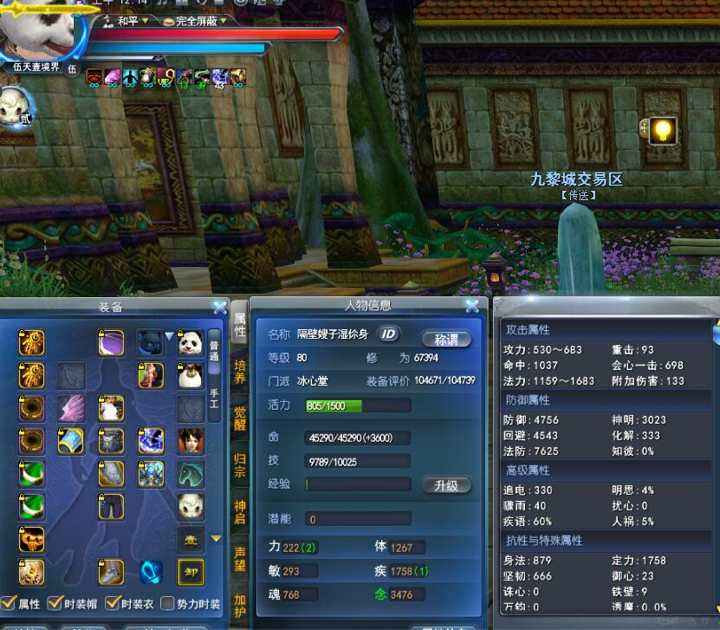
Task: Click the 升级 level-up button
Action: 445,485
